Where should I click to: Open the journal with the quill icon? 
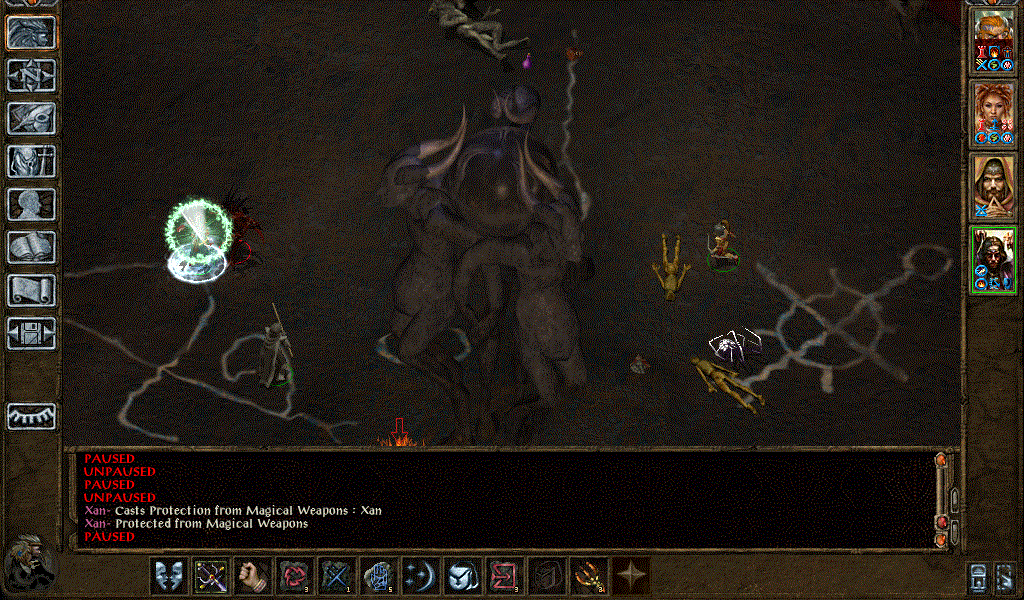[31, 118]
